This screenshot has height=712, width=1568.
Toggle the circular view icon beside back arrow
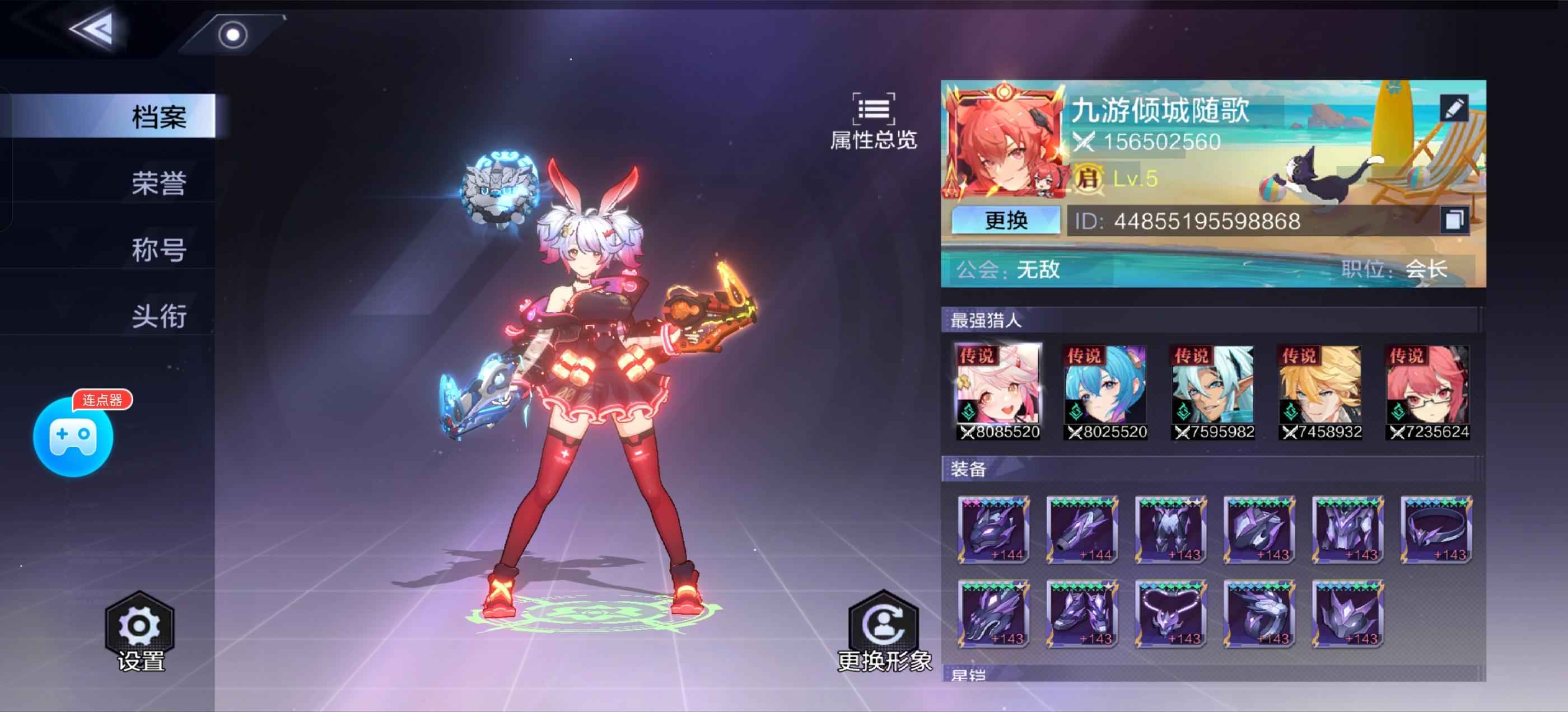point(232,35)
